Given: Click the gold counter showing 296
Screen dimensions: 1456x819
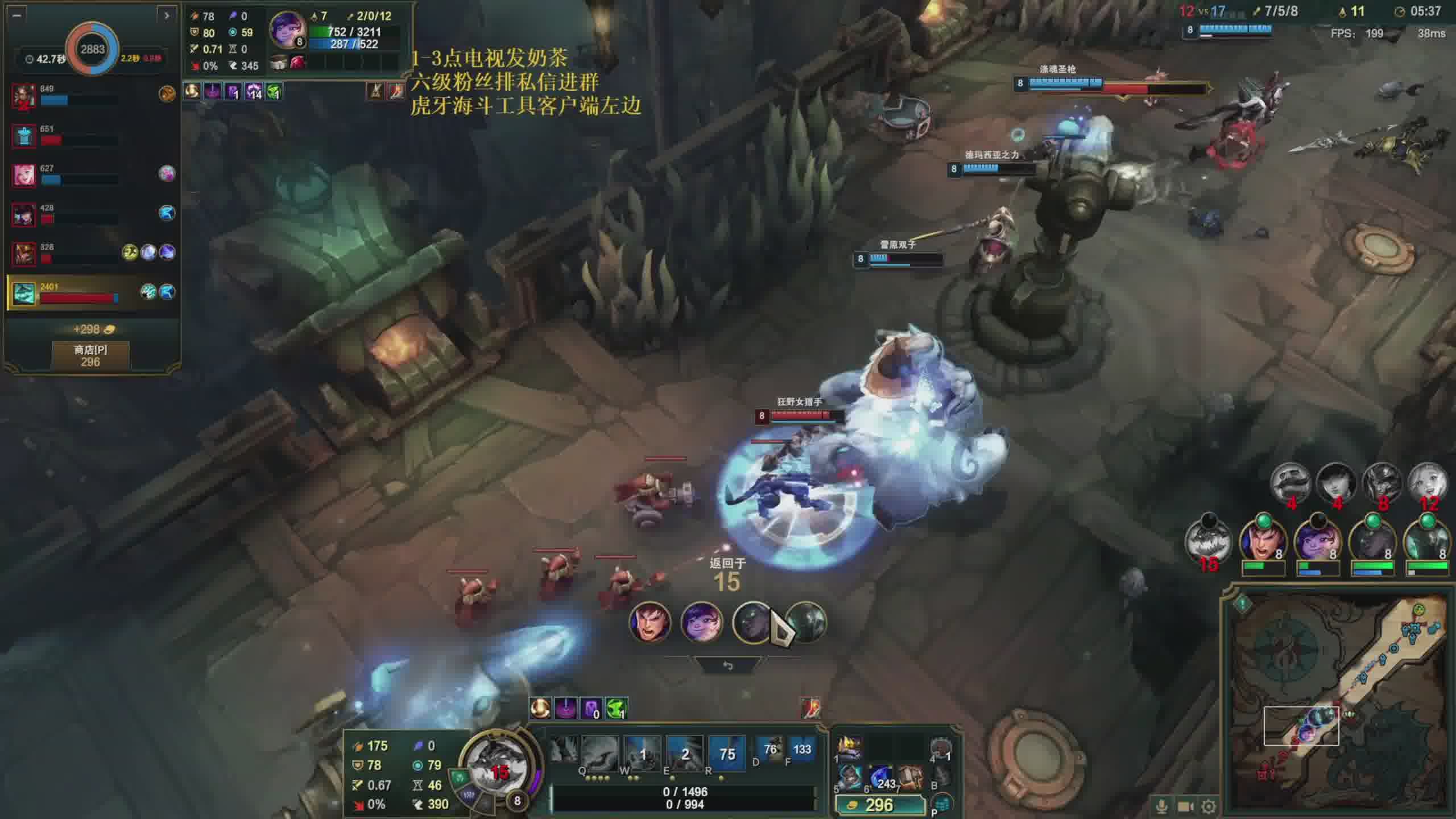Looking at the screenshot, I should coord(878,805).
